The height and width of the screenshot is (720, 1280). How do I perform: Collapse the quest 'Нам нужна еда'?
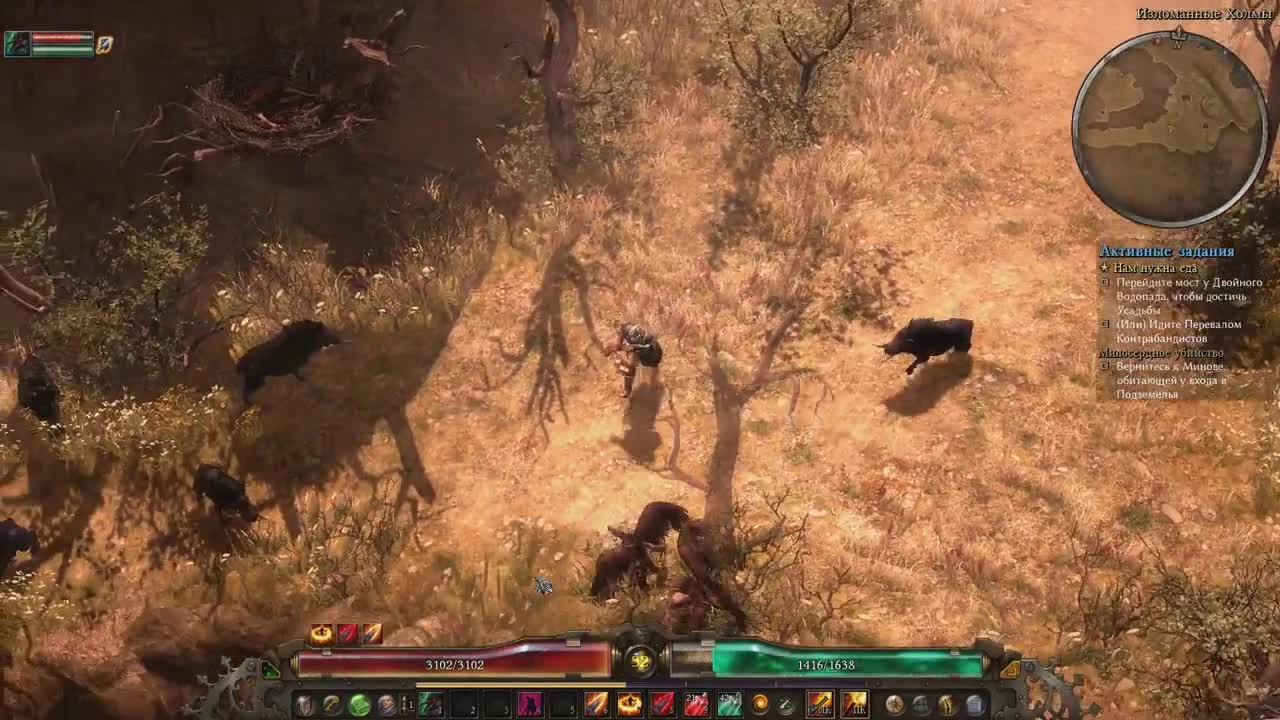click(x=1104, y=268)
